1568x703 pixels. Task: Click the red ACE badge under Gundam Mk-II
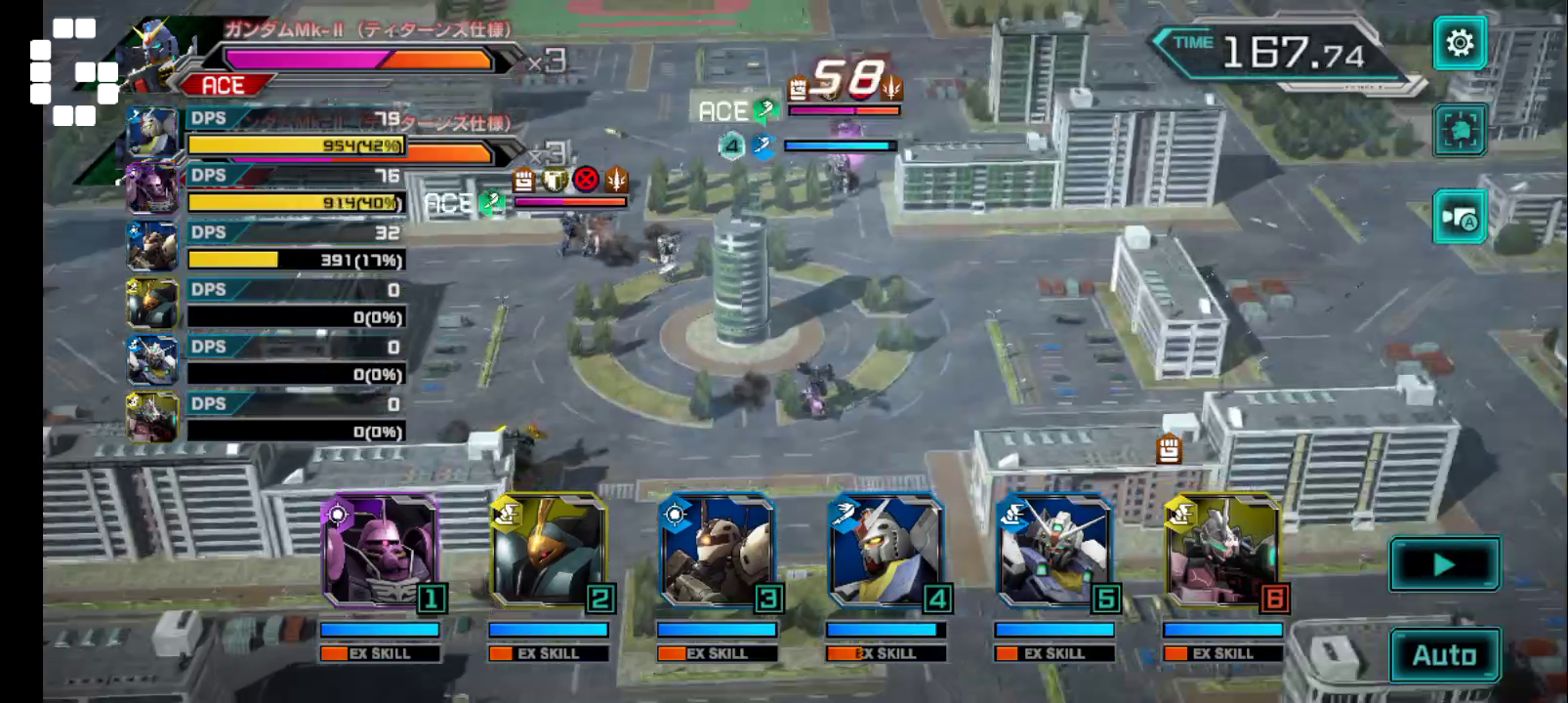click(x=223, y=86)
